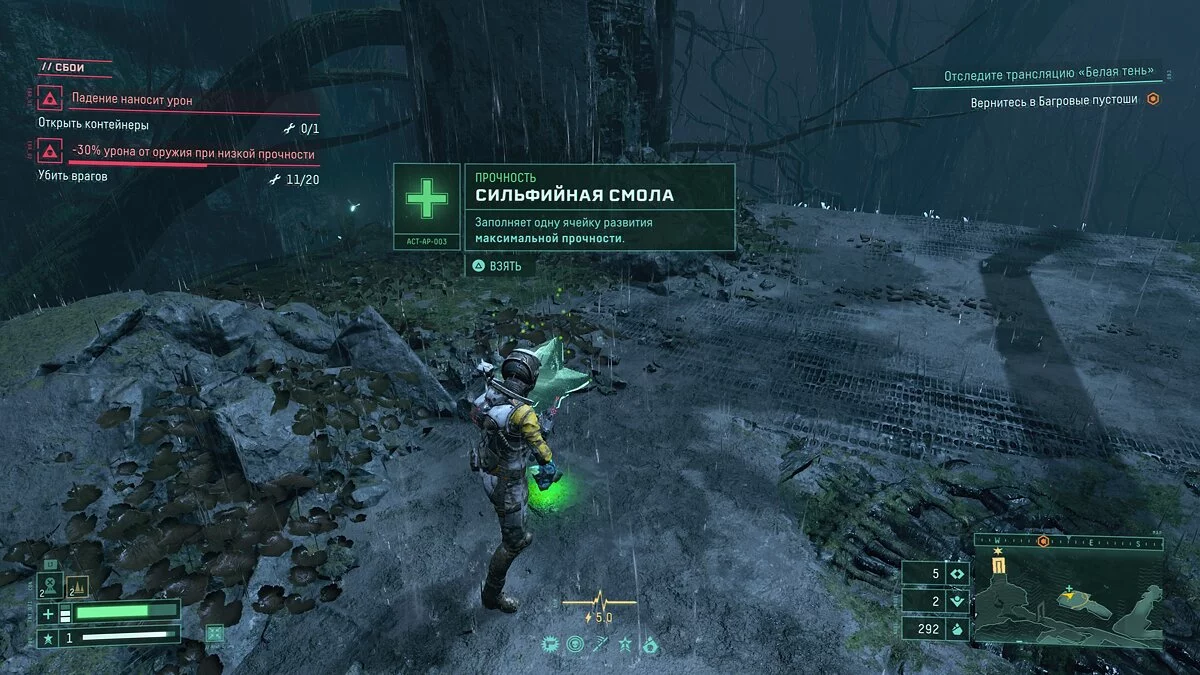Image resolution: width=1200 pixels, height=675 pixels.
Task: Click the yellow gate marker on the minimap
Action: (x=998, y=567)
